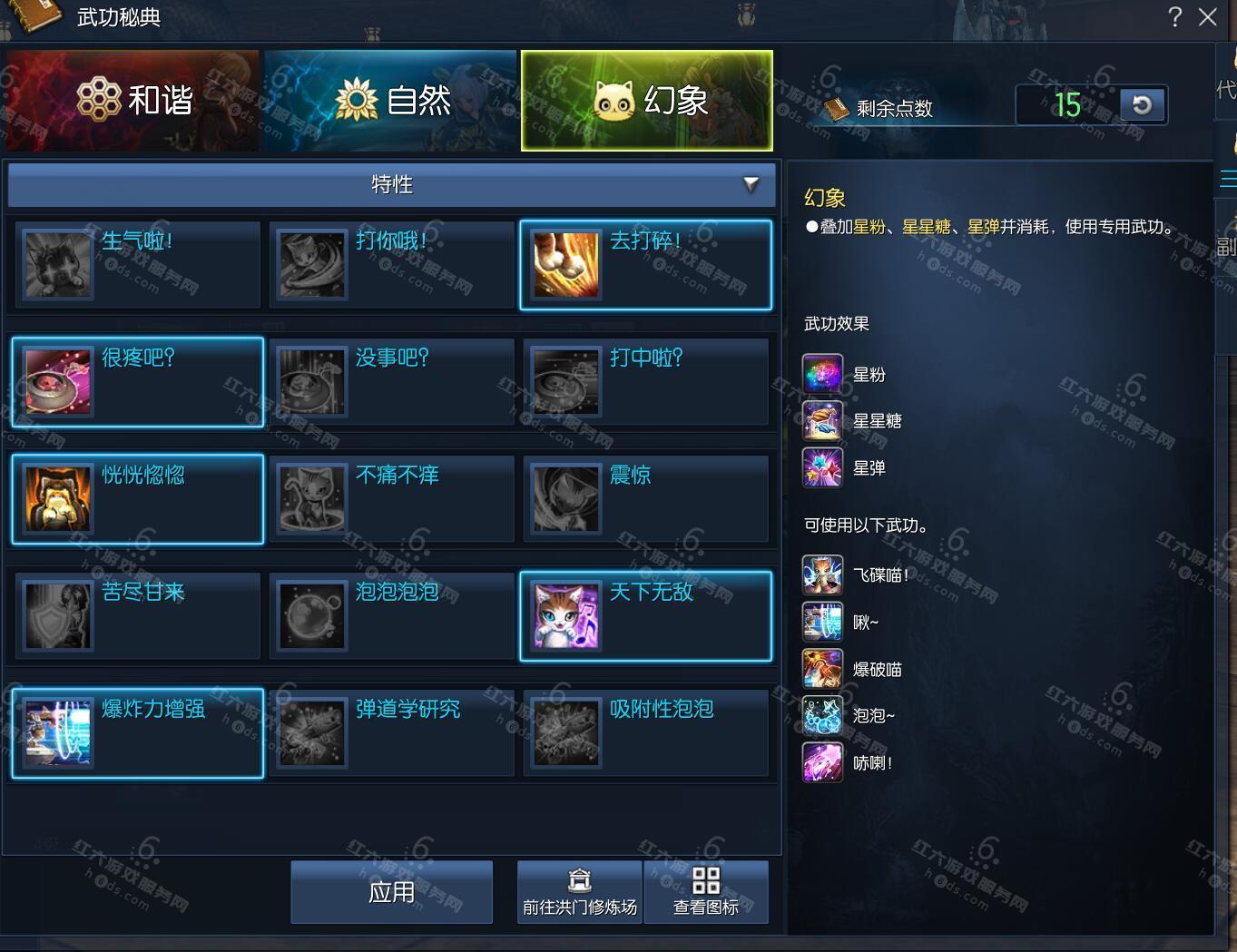1237x952 pixels.
Task: Pick the 恍恍惚惚 trait
Action: pos(137,499)
